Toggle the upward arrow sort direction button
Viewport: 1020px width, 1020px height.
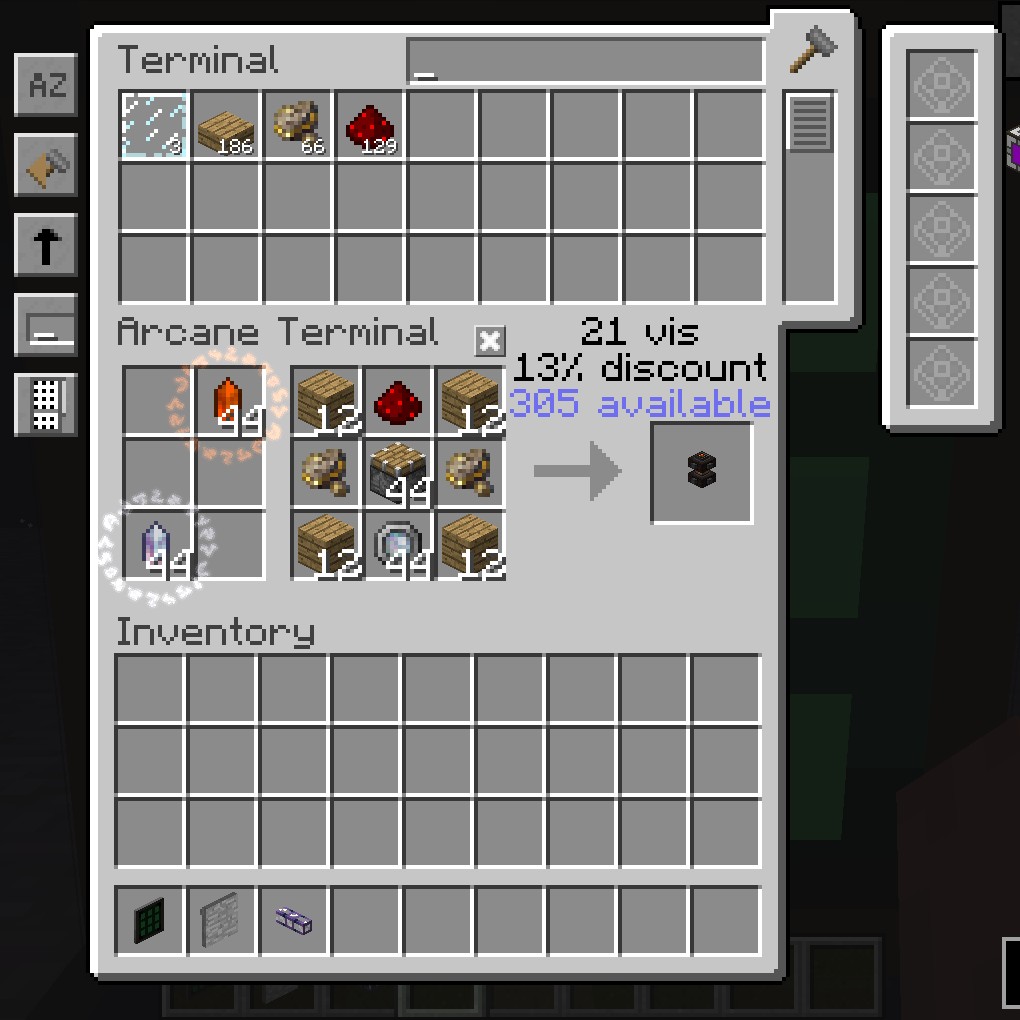coord(46,246)
